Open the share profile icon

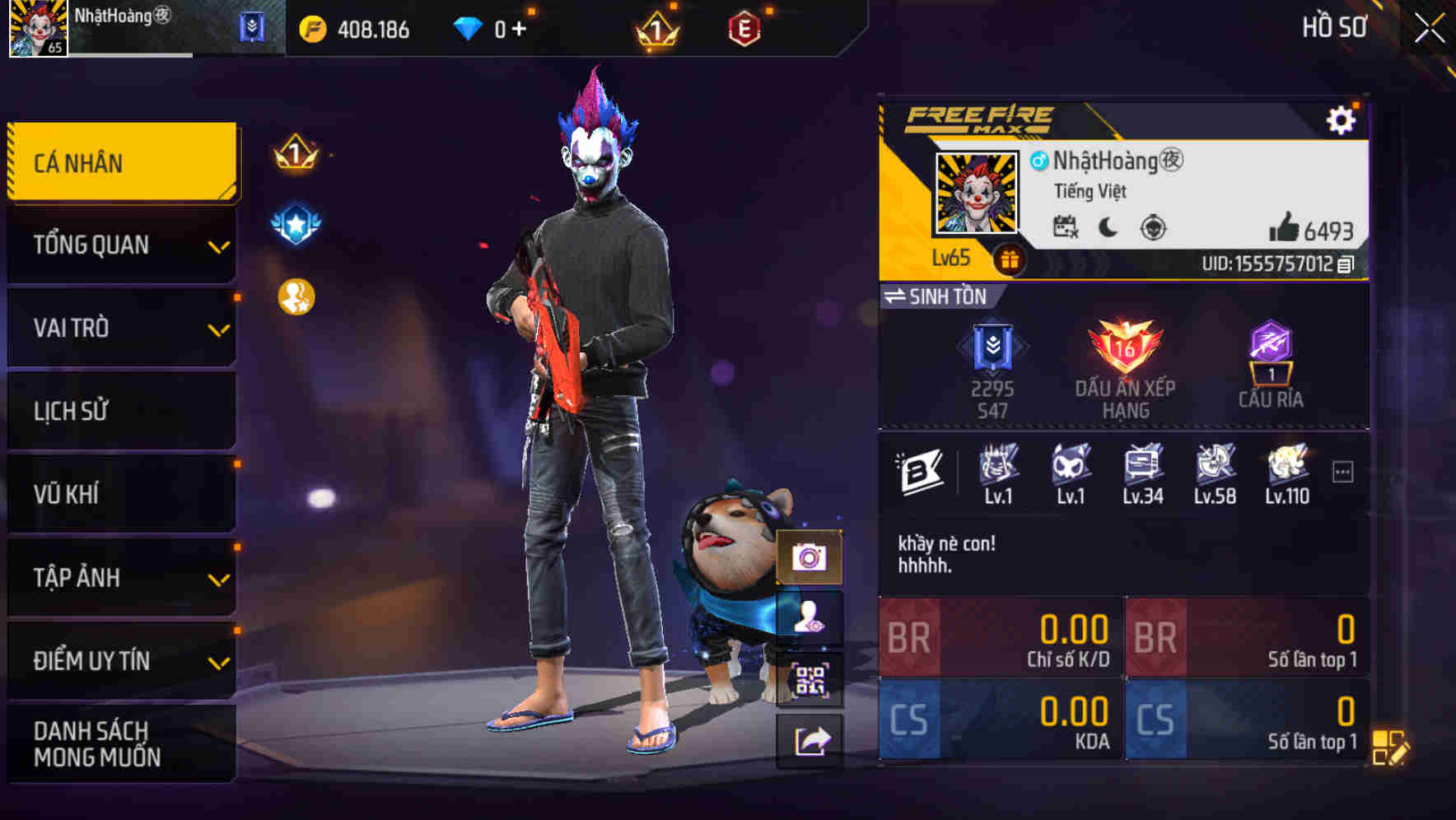(812, 742)
